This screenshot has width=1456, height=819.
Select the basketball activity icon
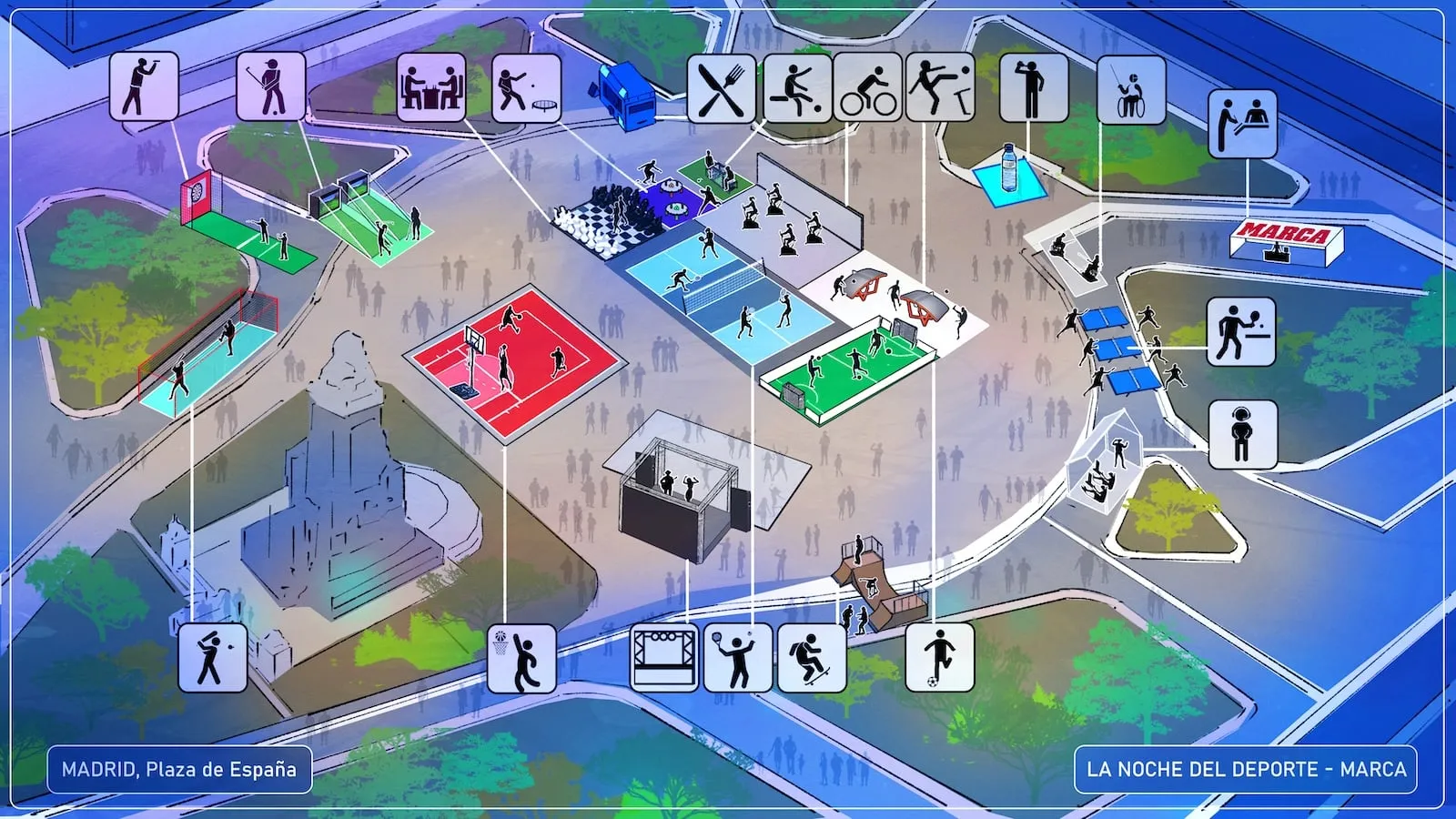tap(521, 658)
